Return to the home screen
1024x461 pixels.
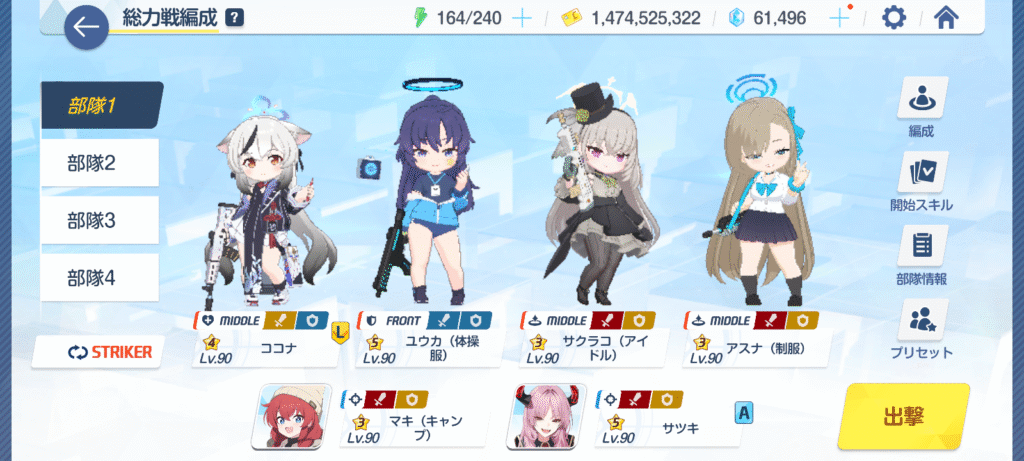[946, 18]
